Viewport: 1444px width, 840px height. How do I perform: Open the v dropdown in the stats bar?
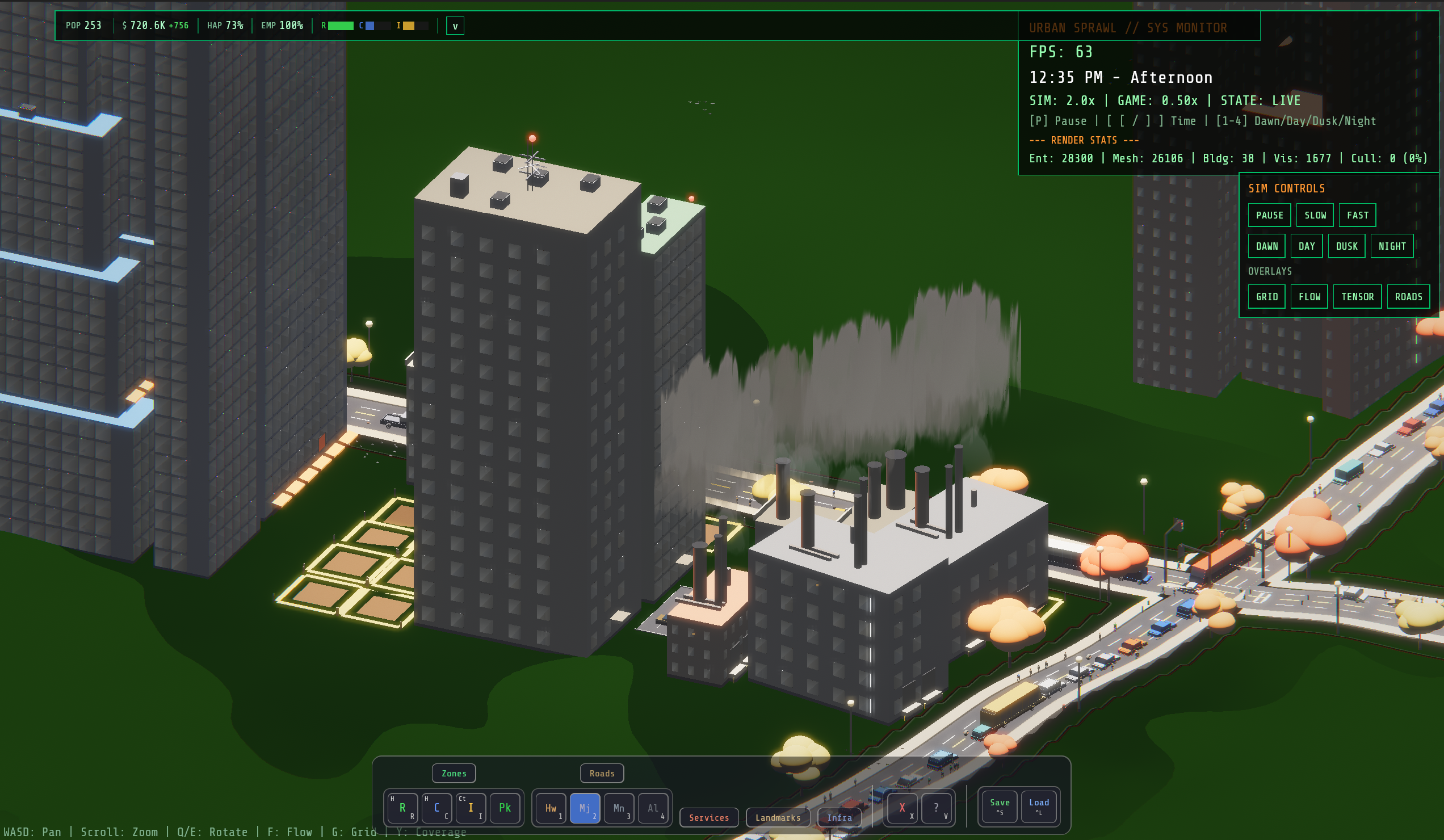pyautogui.click(x=455, y=26)
